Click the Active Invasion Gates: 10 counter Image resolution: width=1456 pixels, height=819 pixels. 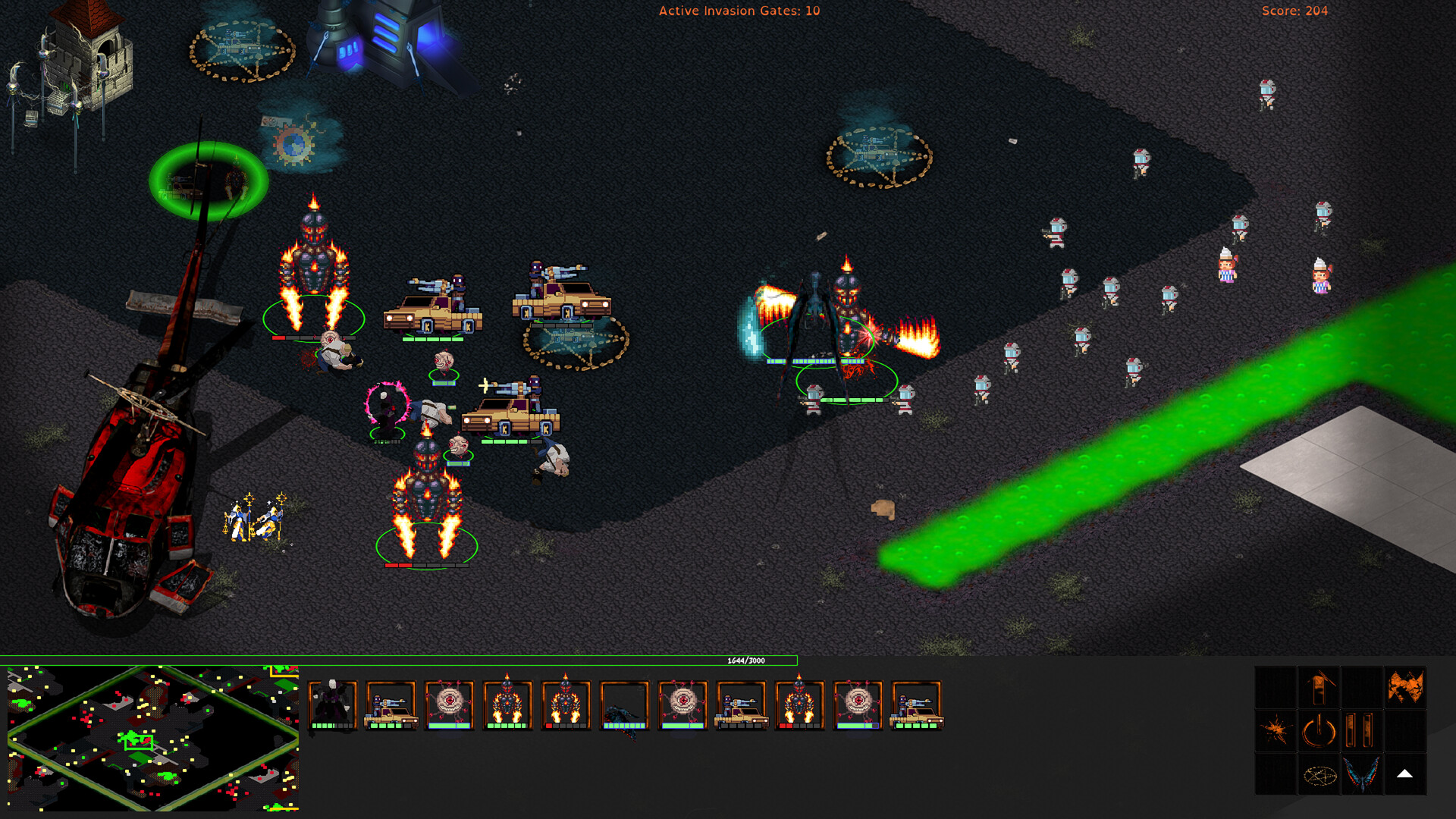[x=739, y=11]
